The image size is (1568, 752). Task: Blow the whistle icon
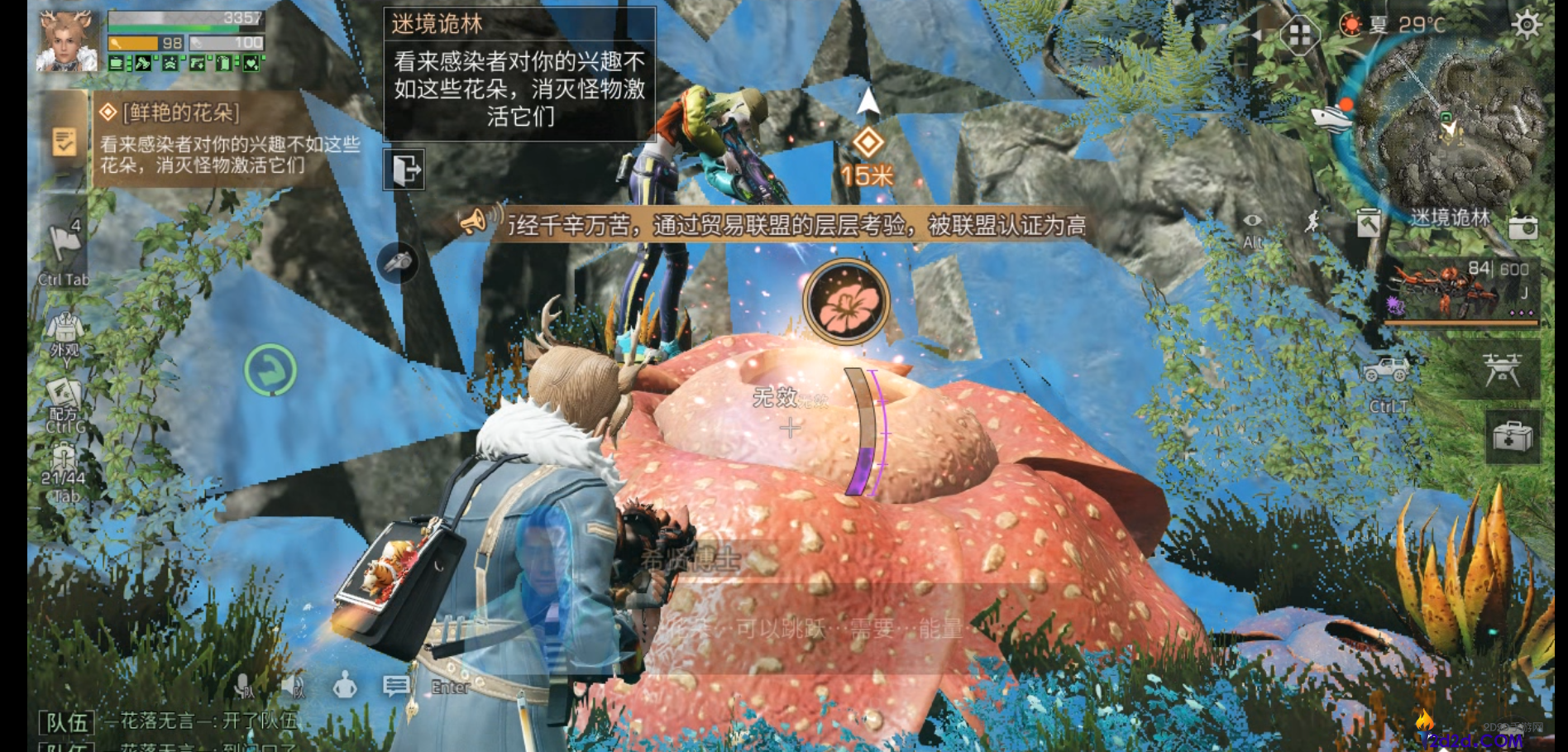398,261
